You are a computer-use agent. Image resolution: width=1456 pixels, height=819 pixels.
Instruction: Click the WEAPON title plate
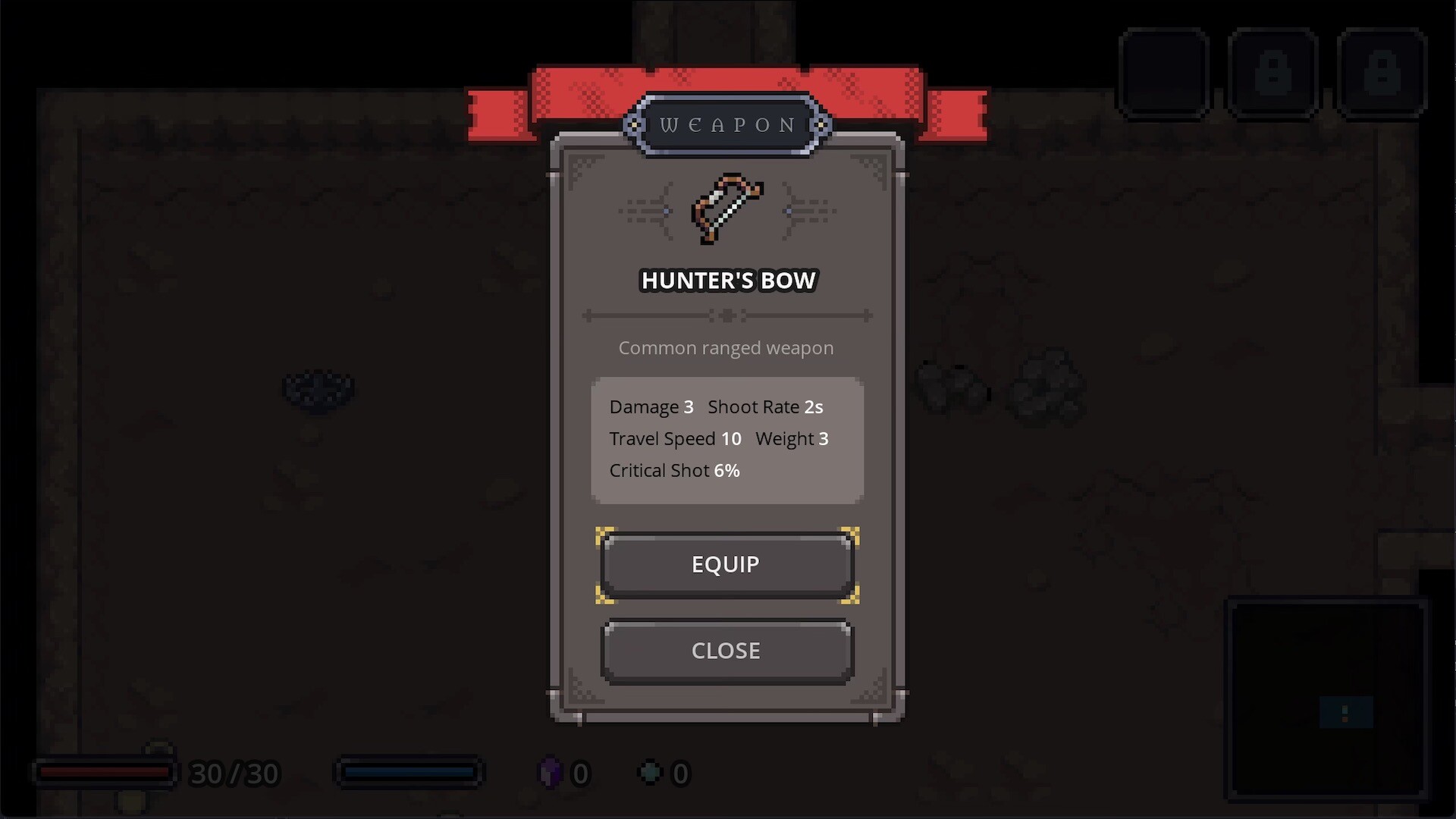click(726, 124)
